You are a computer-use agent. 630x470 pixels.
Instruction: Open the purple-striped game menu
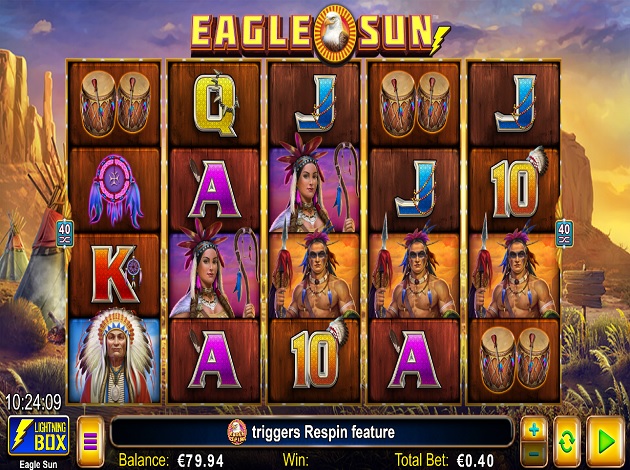point(91,435)
